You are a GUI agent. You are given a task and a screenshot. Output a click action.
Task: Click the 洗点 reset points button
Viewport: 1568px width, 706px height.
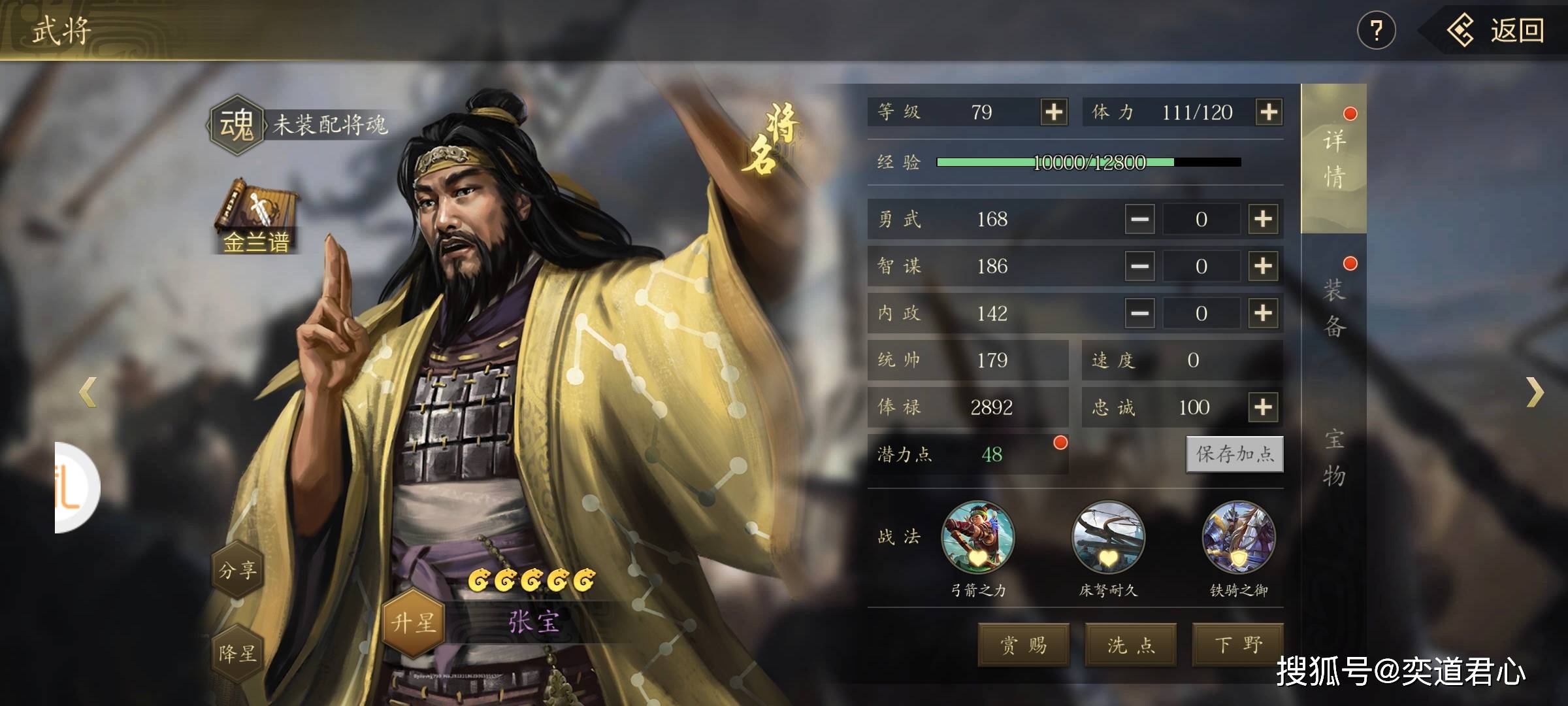pos(1131,645)
